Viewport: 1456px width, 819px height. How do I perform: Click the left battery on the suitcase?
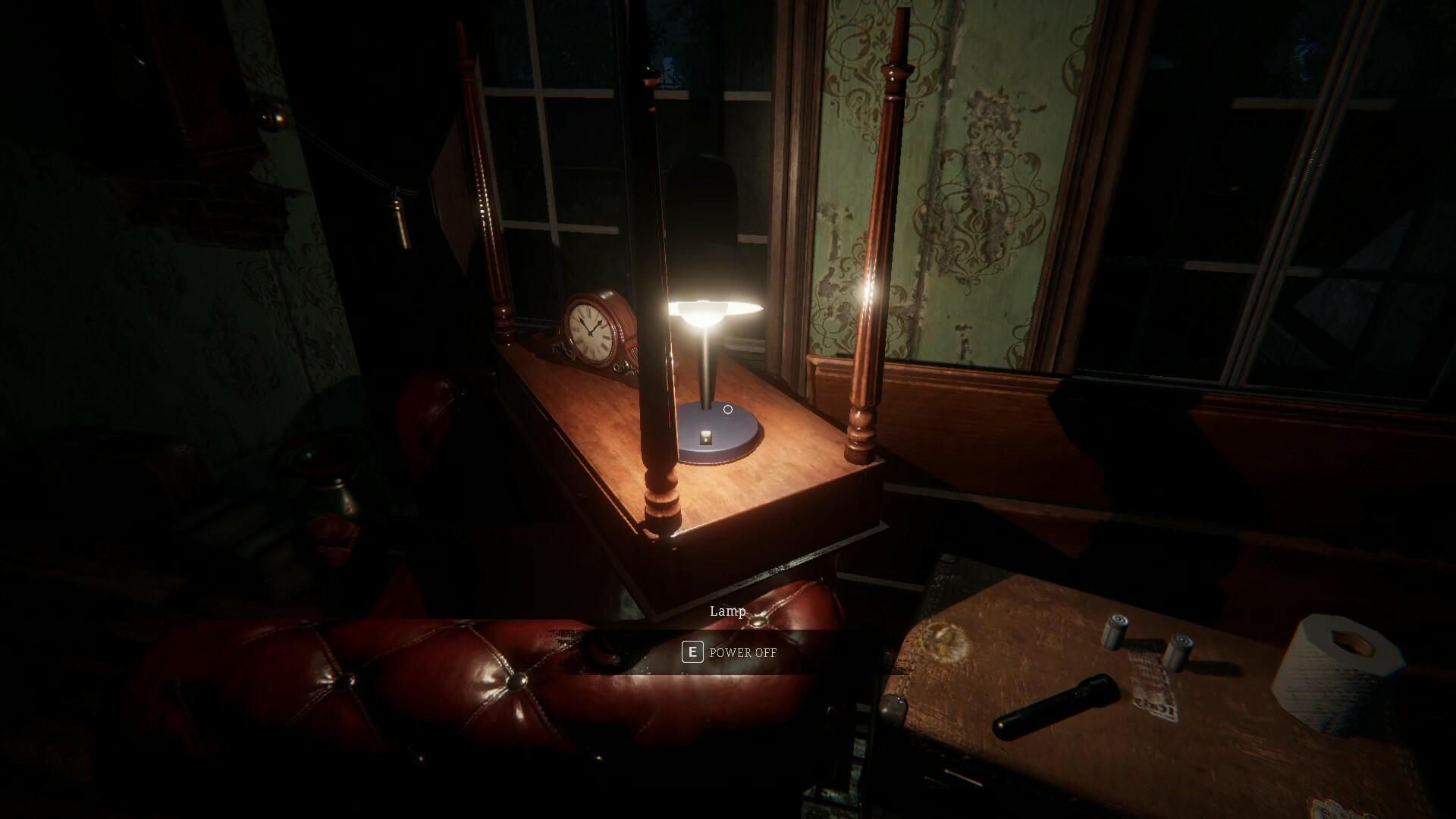1116,630
